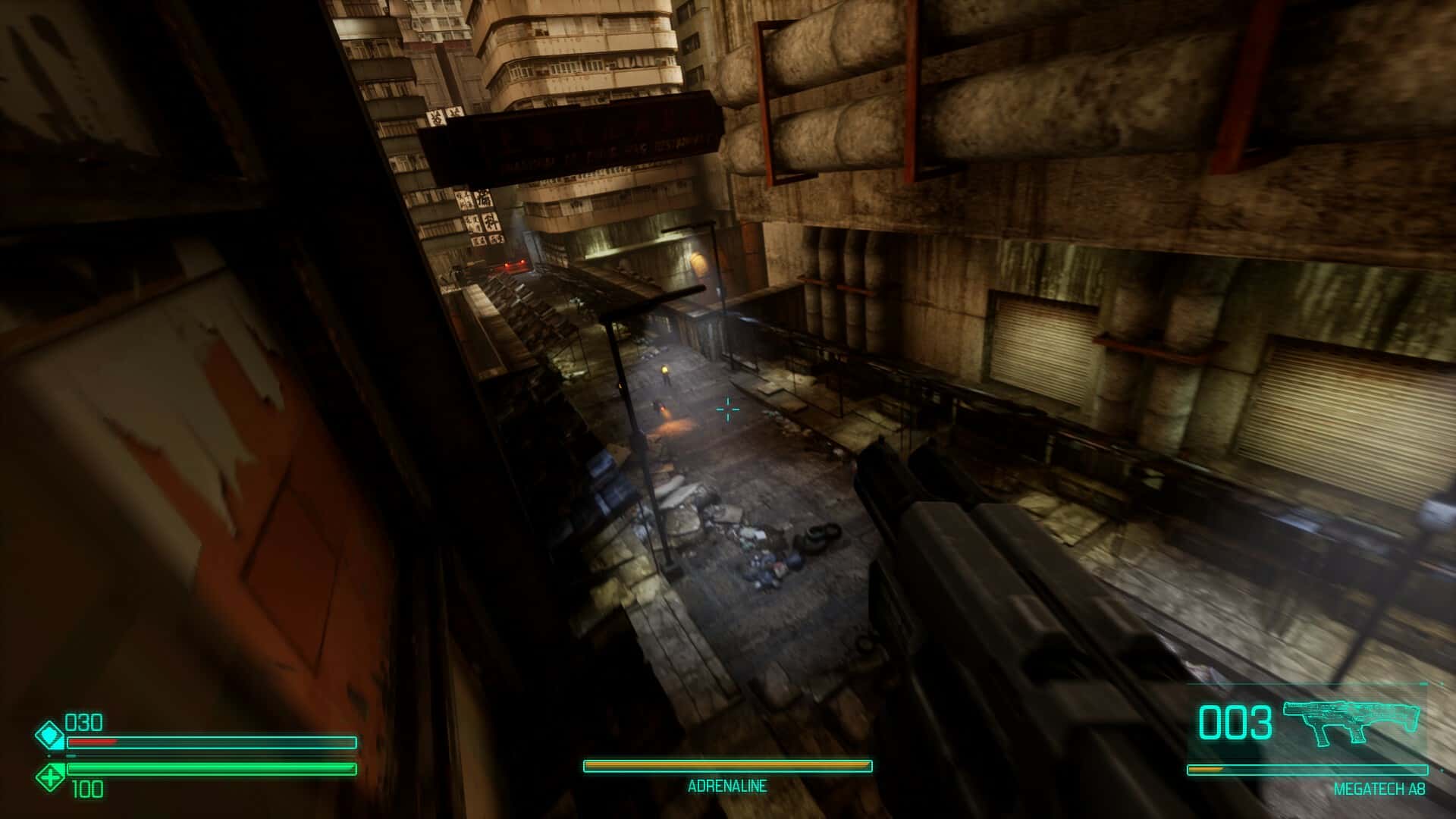Image resolution: width=1456 pixels, height=819 pixels.
Task: Click the red damage segment on the armor bar
Action: [91, 743]
